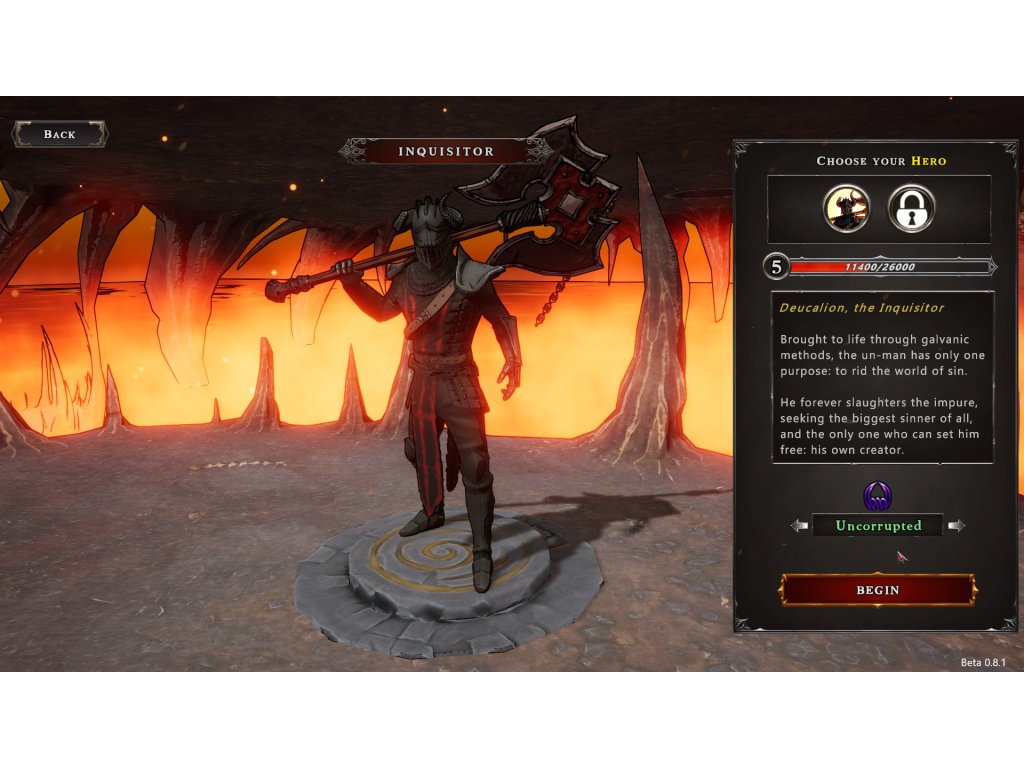Choose the locked hero padlock slot
Image resolution: width=1024 pixels, height=768 pixels.
pos(911,210)
